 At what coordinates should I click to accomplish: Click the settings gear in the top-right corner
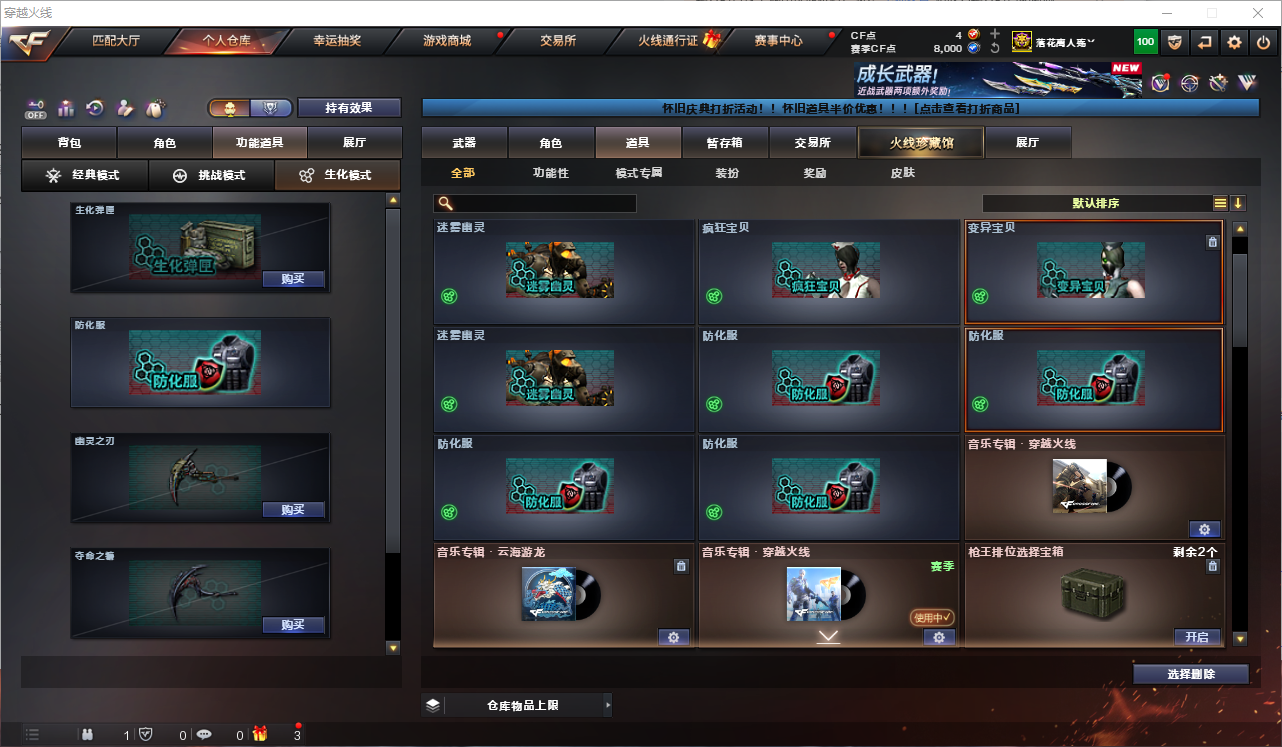coord(1233,42)
